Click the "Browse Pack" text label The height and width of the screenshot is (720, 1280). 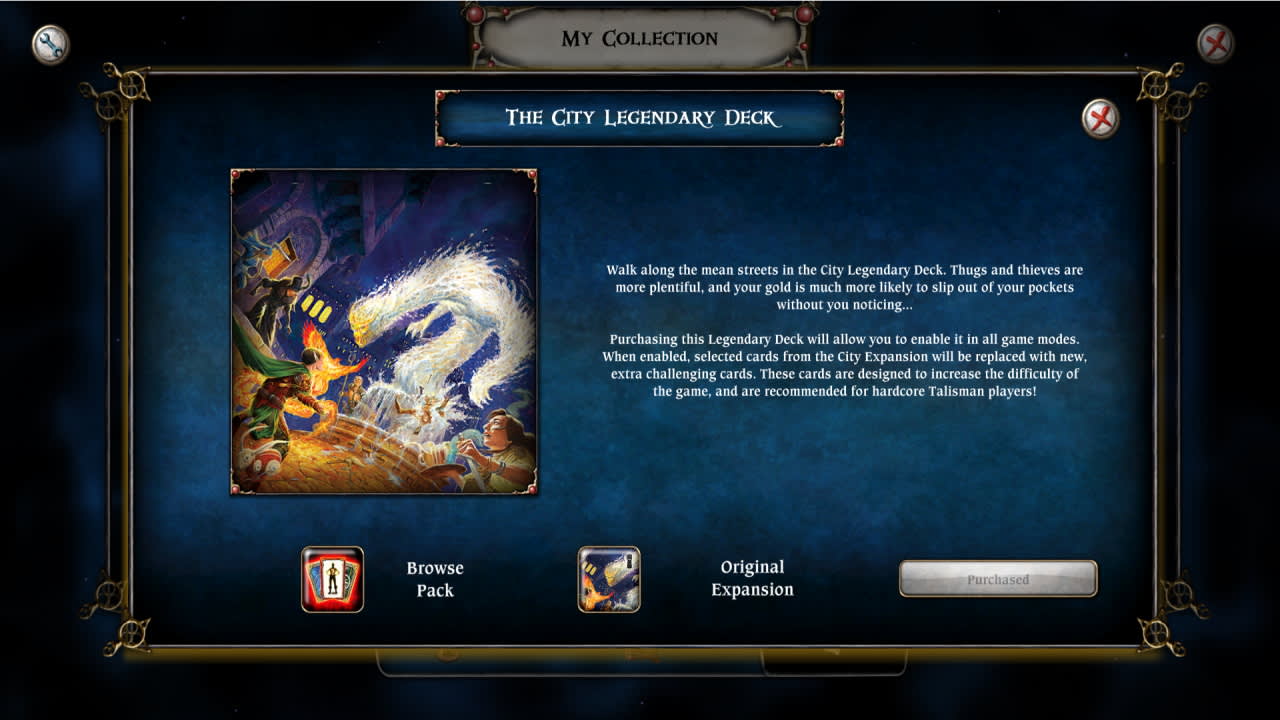434,578
